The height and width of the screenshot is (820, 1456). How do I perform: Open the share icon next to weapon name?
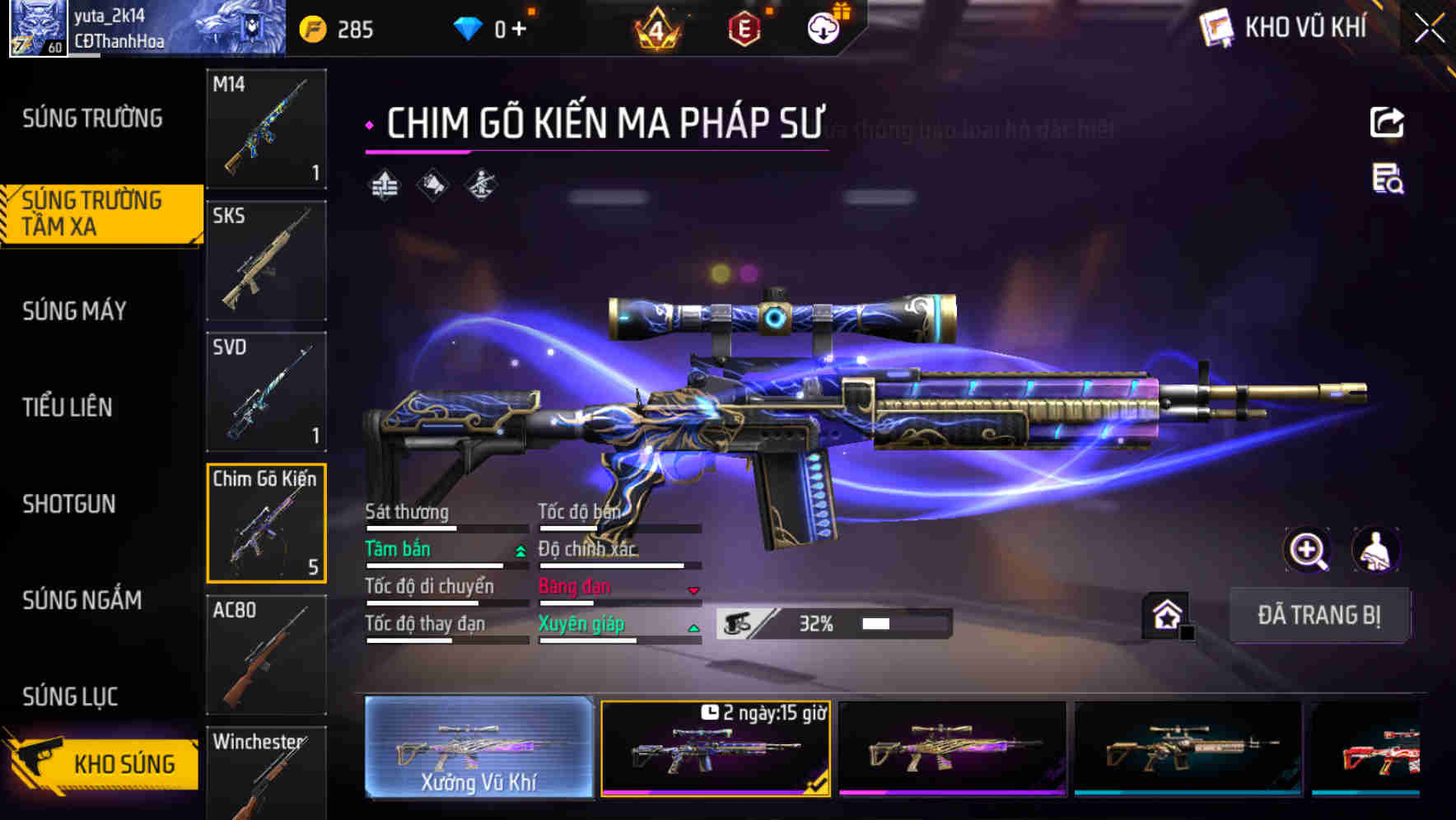(1387, 122)
